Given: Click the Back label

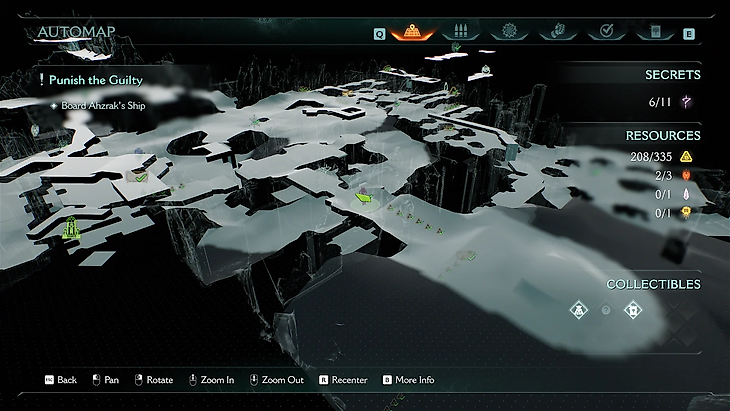Looking at the screenshot, I should coord(67,380).
